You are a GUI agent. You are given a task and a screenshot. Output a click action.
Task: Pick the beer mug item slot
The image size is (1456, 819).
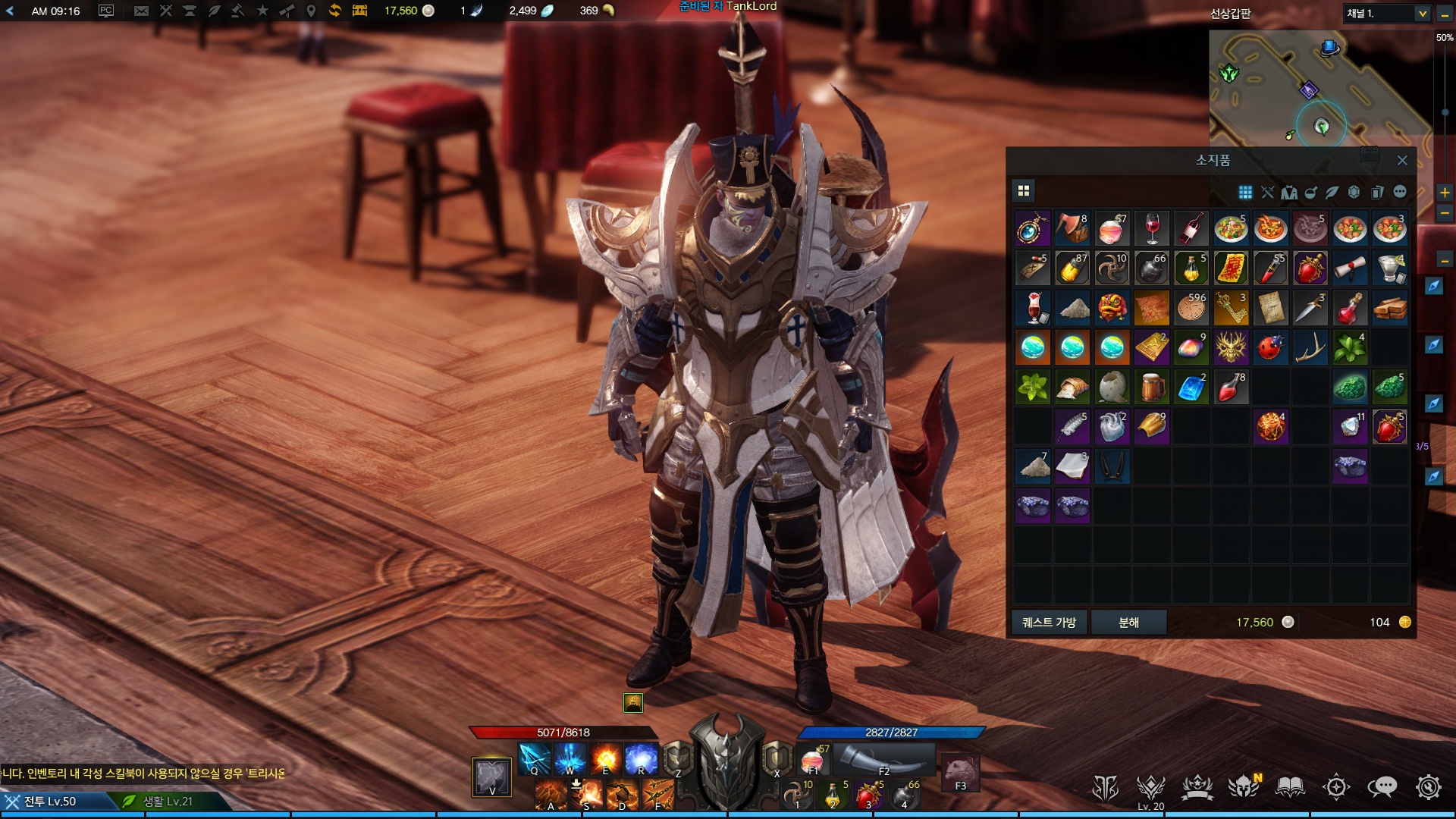click(x=1152, y=387)
